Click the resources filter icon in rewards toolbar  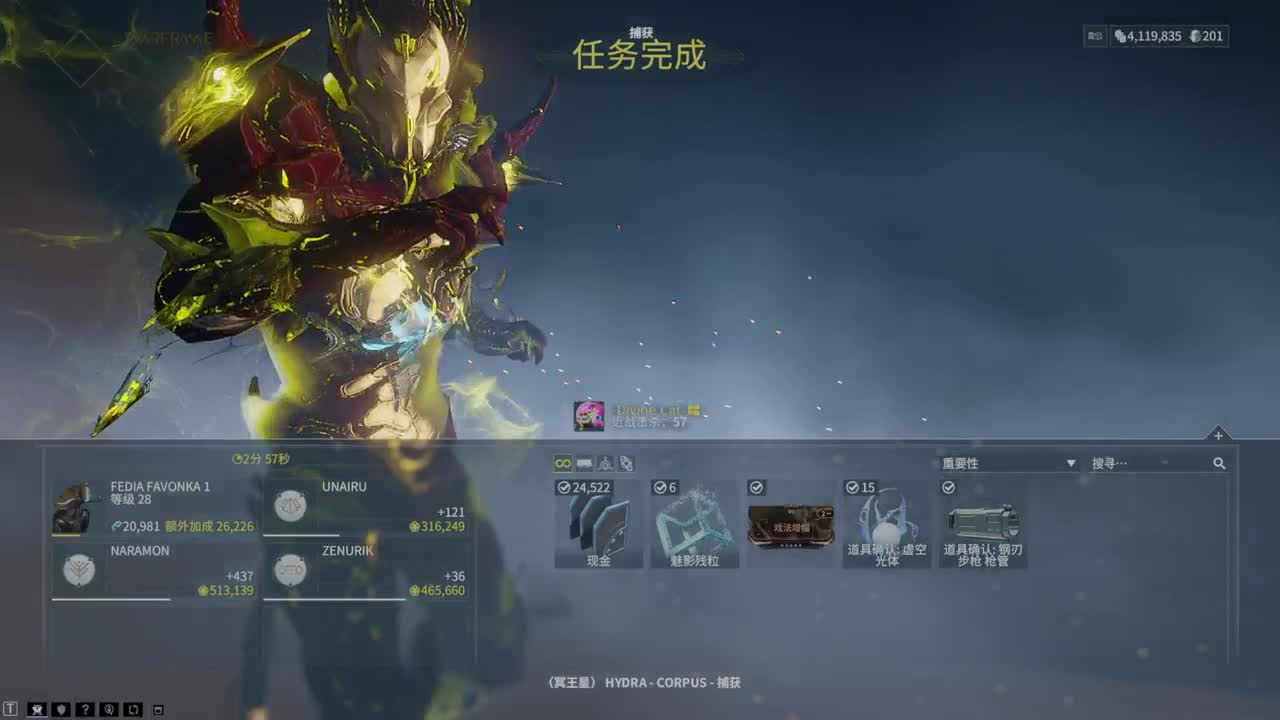pos(603,463)
